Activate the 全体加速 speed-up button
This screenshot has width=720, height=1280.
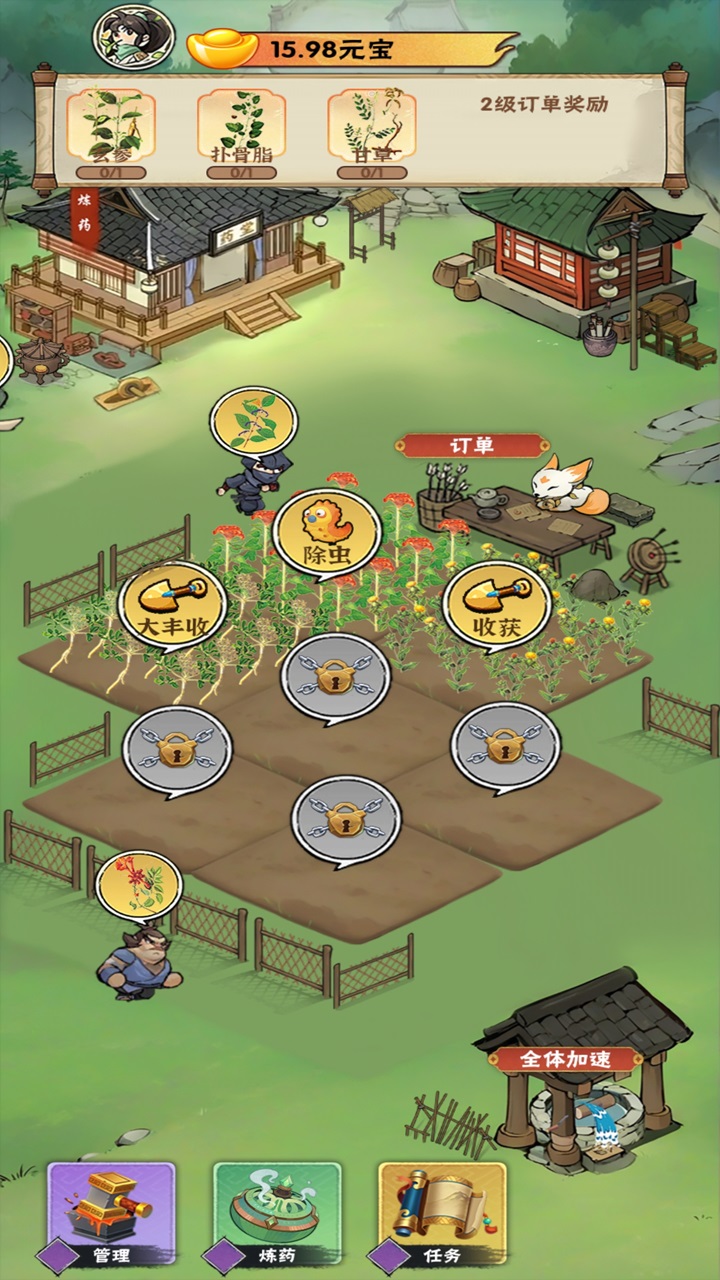tap(566, 1059)
